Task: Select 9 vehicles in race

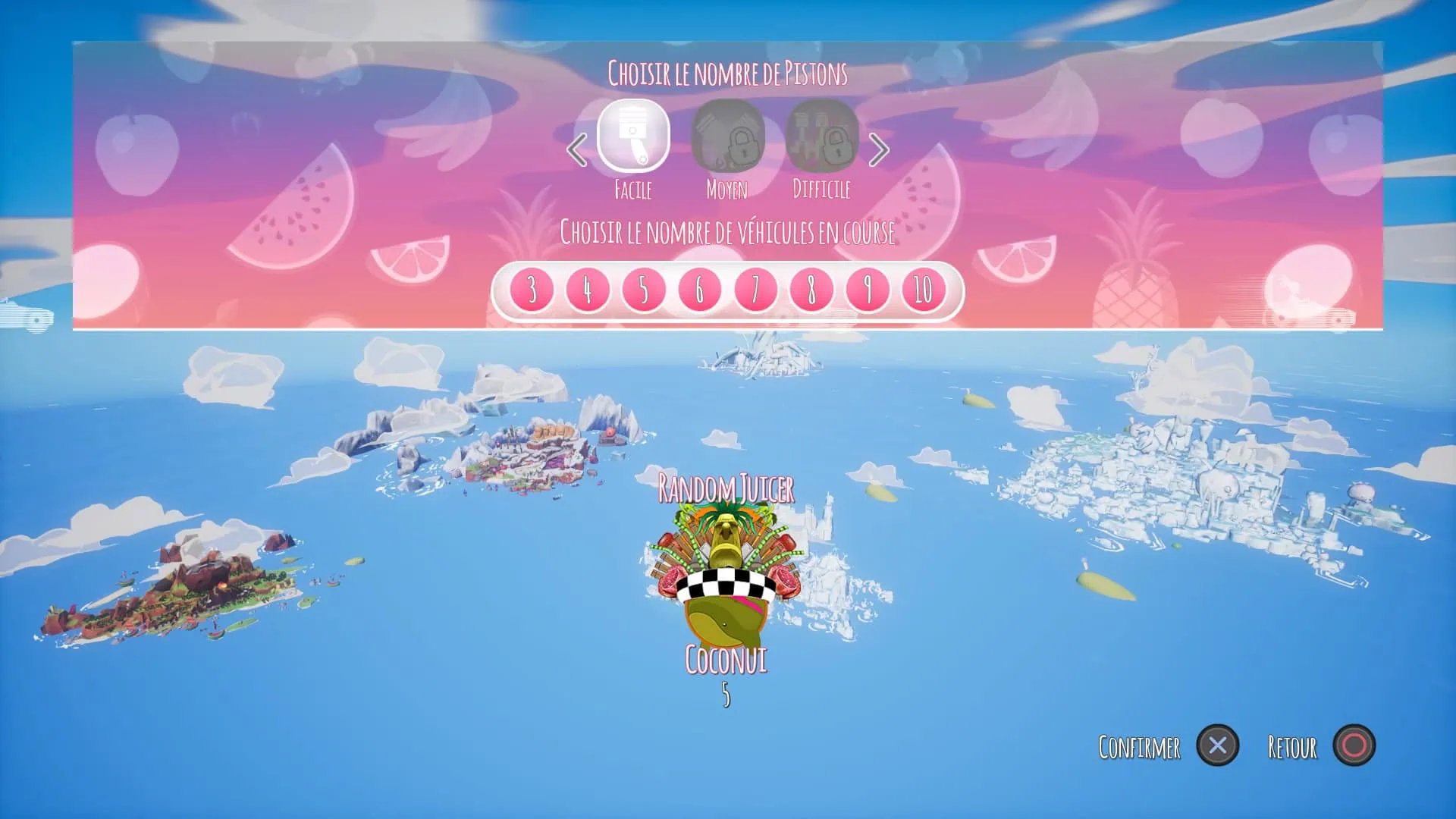Action: pos(867,290)
